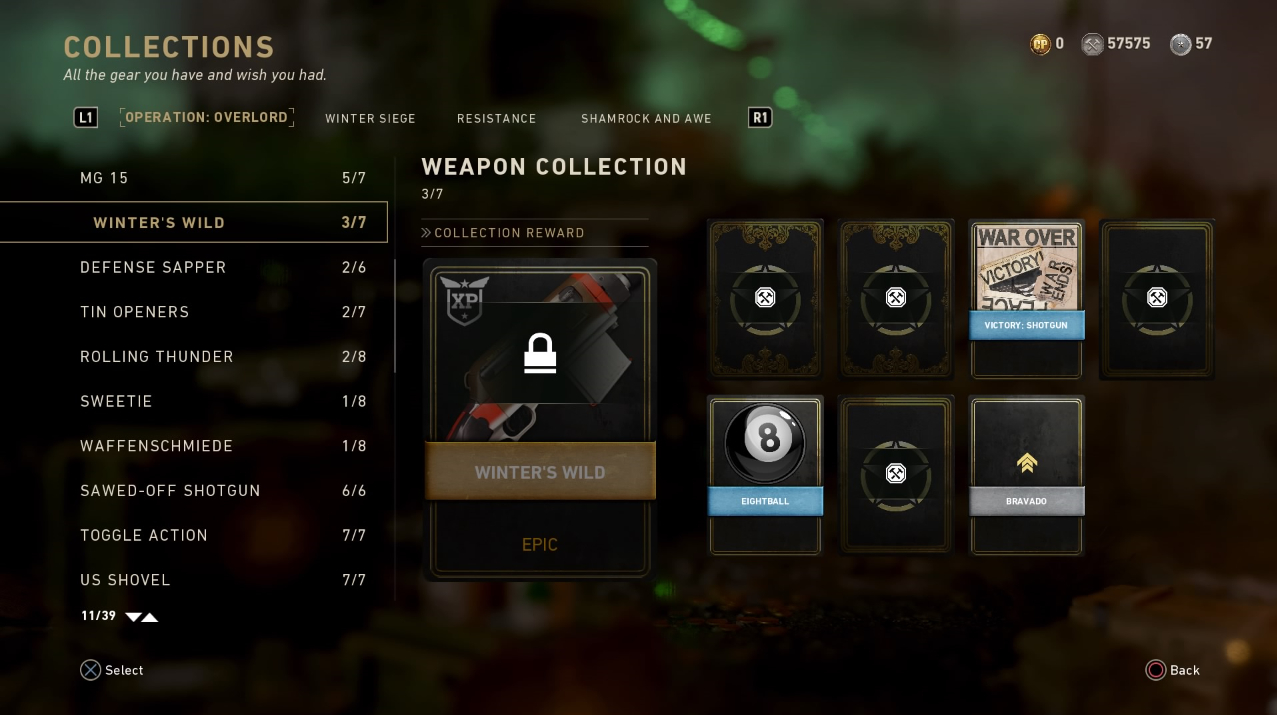
Task: Select the Sweetie collection row
Action: tap(193, 401)
